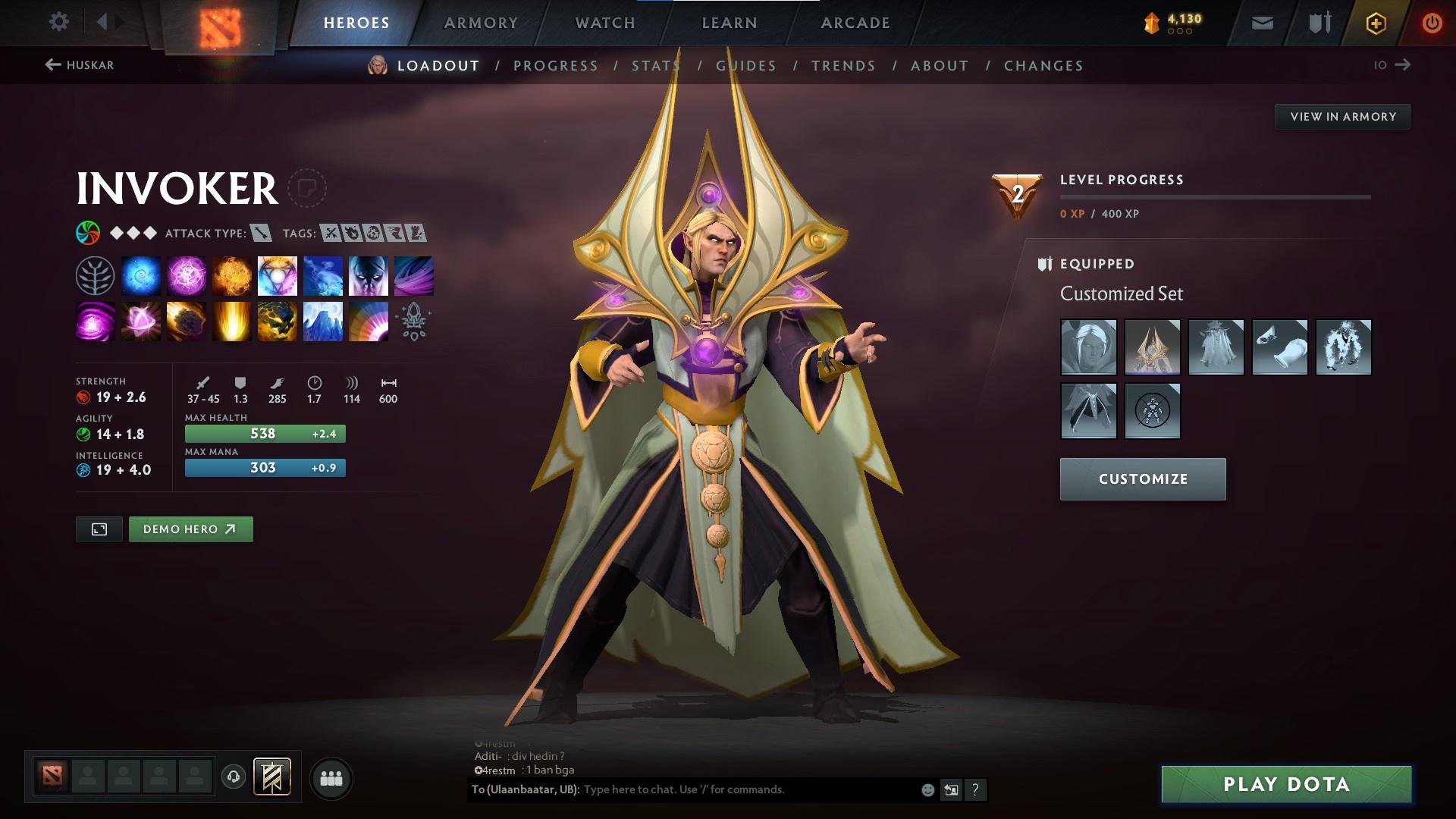Open the STATS section
Screen dimensions: 1456x819
[655, 66]
